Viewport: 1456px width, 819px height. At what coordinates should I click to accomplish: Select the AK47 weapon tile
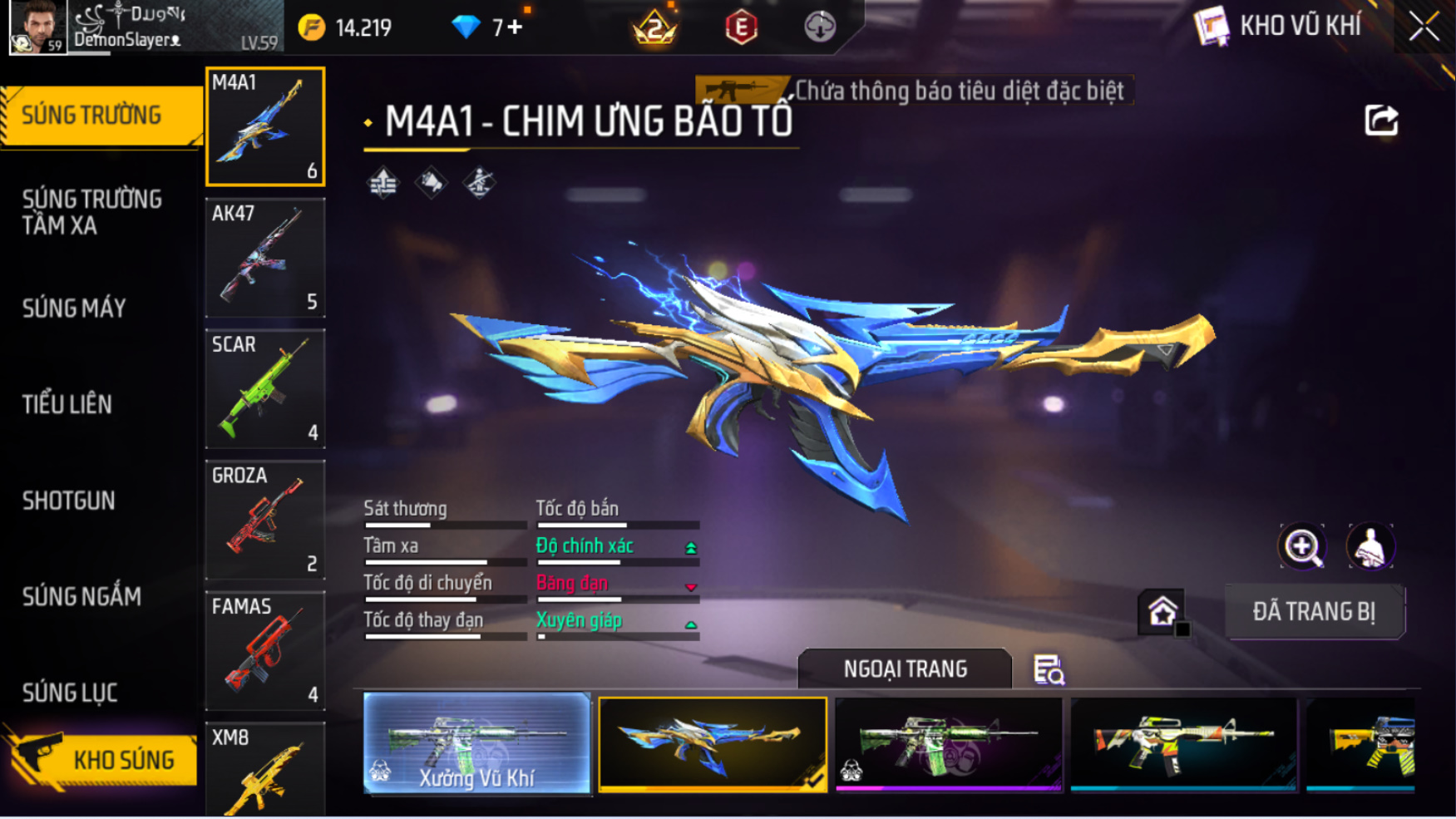[265, 258]
